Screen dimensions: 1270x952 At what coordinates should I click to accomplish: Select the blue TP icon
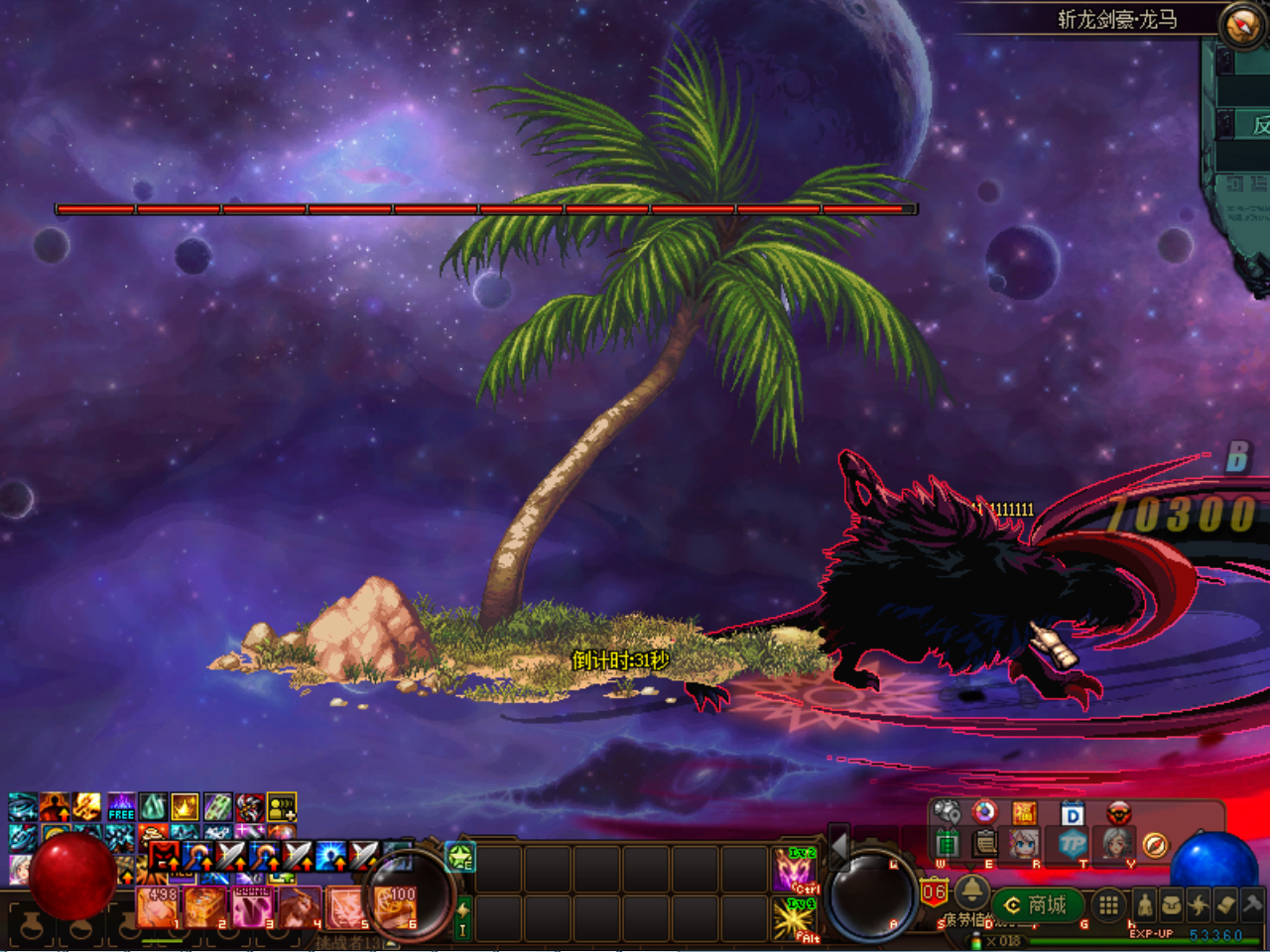point(1073,844)
